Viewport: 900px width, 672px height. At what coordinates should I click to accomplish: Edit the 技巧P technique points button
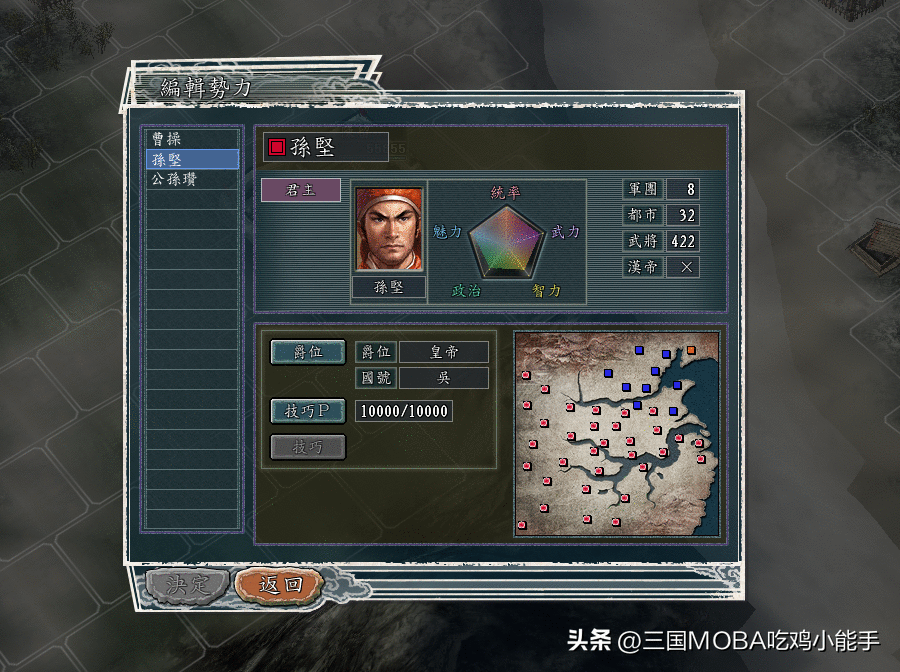(308, 411)
